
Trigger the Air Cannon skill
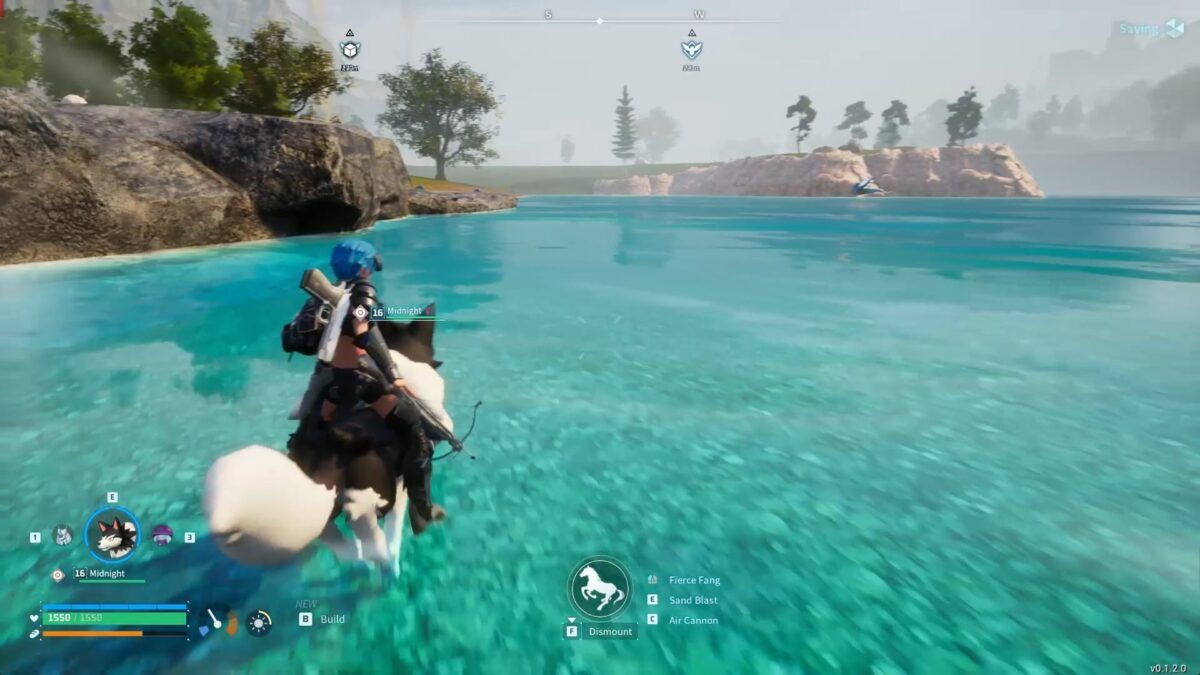click(693, 620)
